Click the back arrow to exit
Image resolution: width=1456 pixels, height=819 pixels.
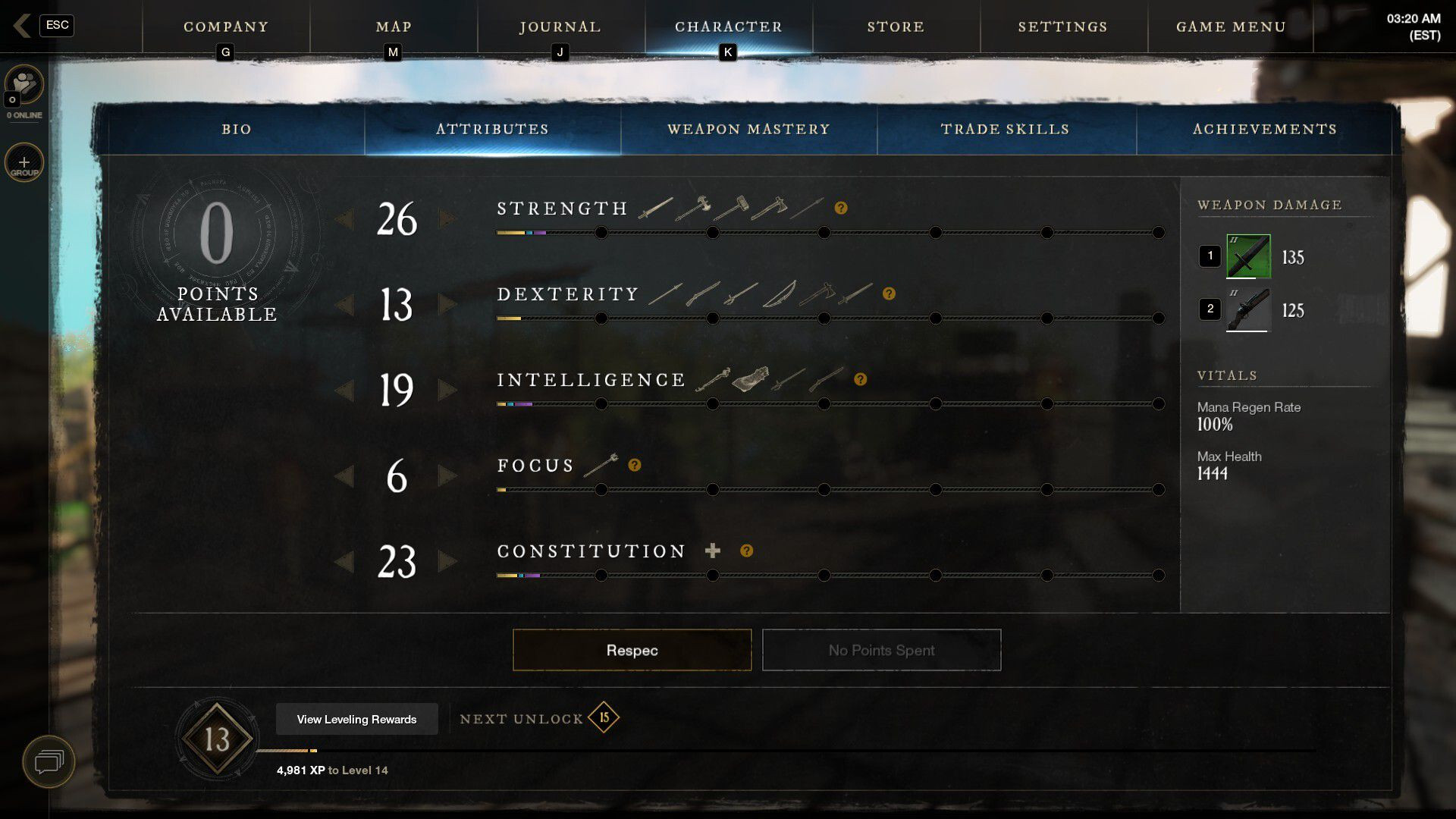pos(22,25)
